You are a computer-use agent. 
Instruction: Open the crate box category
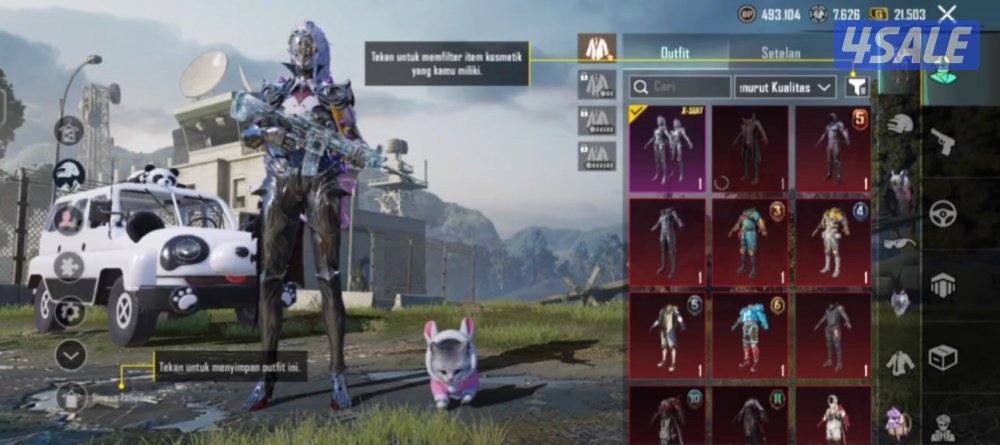pyautogui.click(x=942, y=356)
